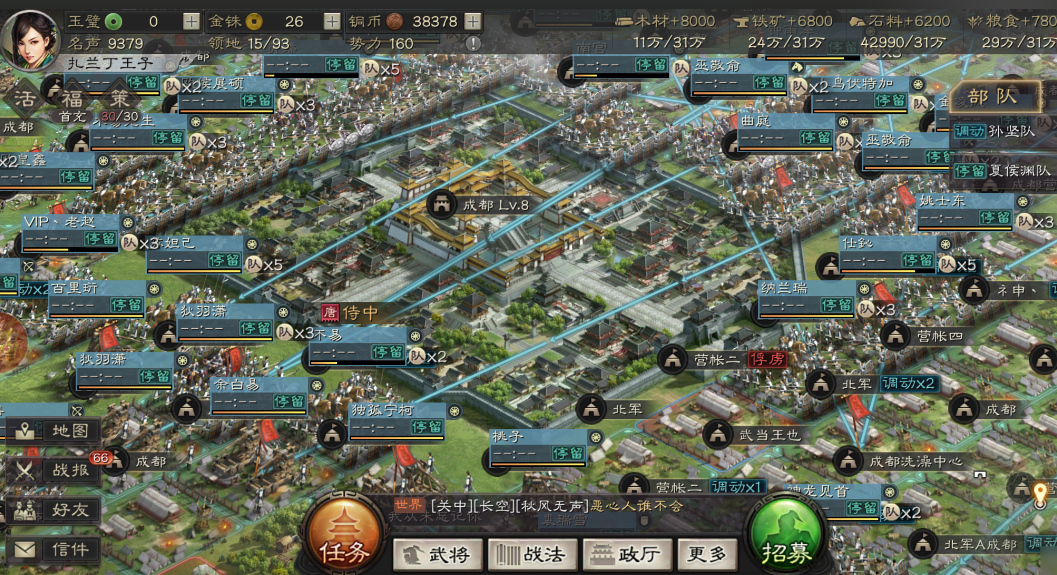View 战报 battle reports
Viewport: 1057px width, 575px height.
point(55,471)
